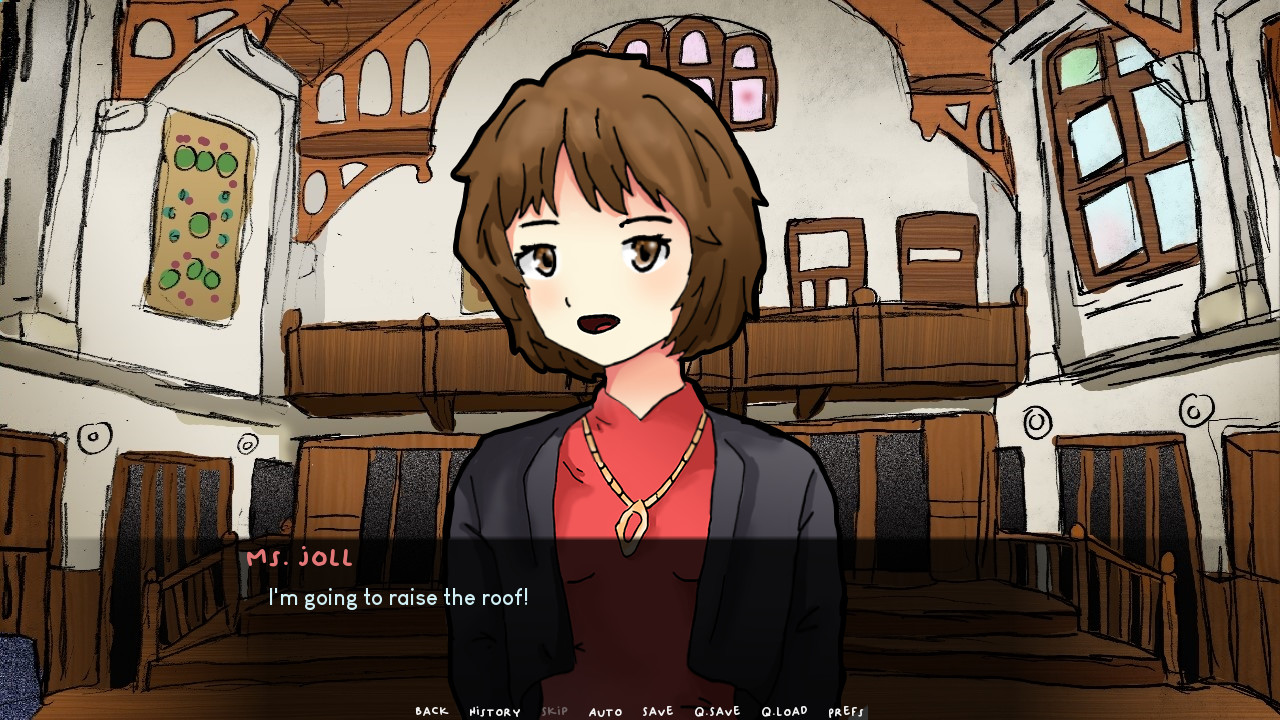Enable AUTO-advance dialogue mode
1280x720 pixels.
[x=606, y=712]
